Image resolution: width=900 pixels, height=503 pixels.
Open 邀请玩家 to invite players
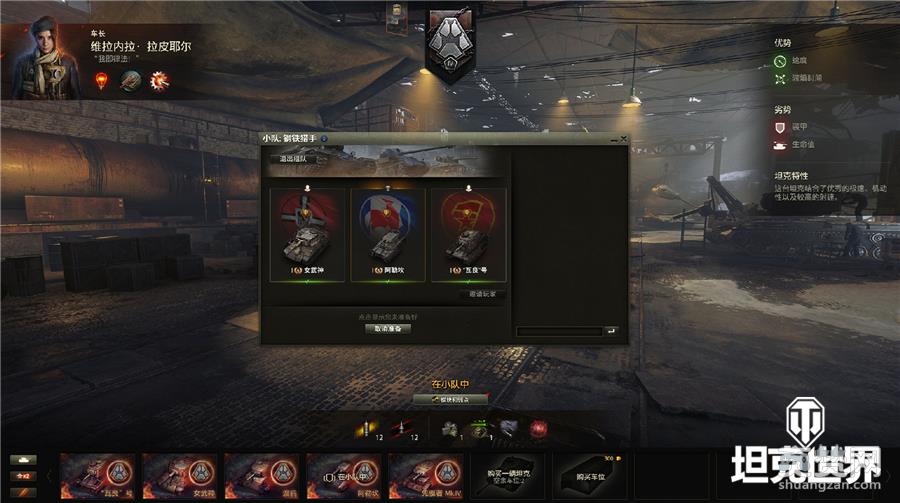483,294
